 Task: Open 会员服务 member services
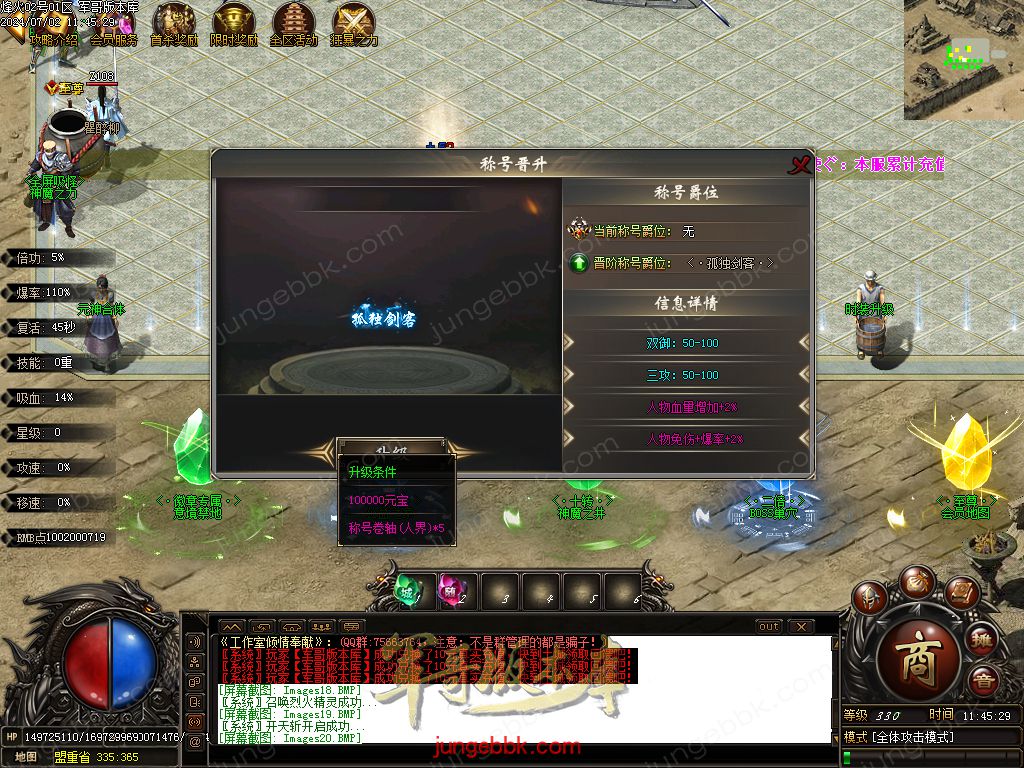(113, 41)
